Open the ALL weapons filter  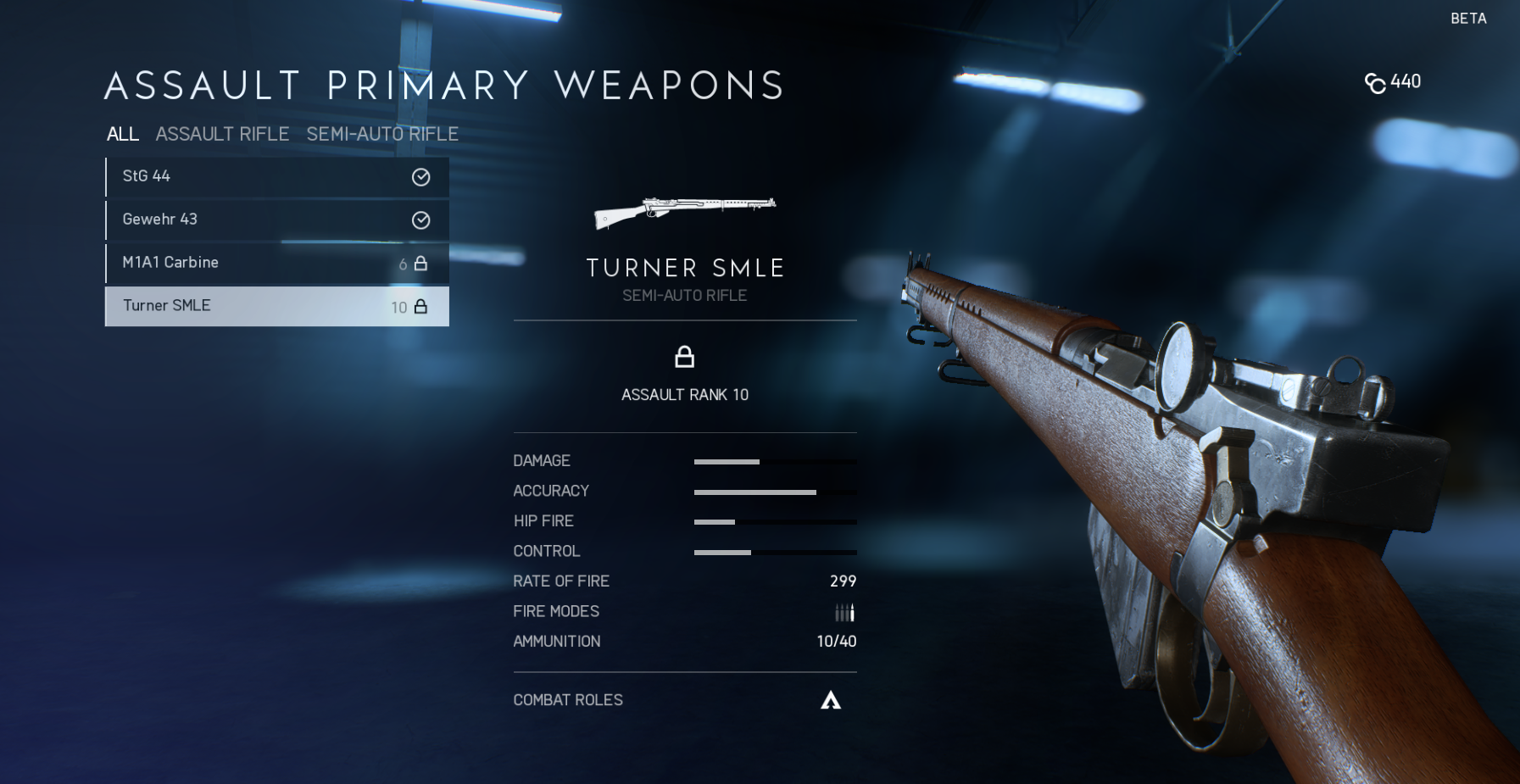122,134
